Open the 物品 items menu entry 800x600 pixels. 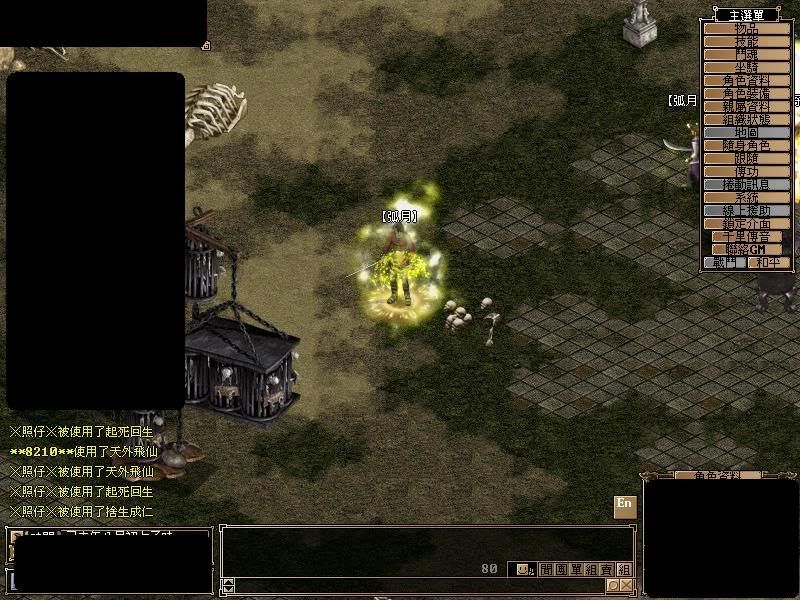click(747, 29)
